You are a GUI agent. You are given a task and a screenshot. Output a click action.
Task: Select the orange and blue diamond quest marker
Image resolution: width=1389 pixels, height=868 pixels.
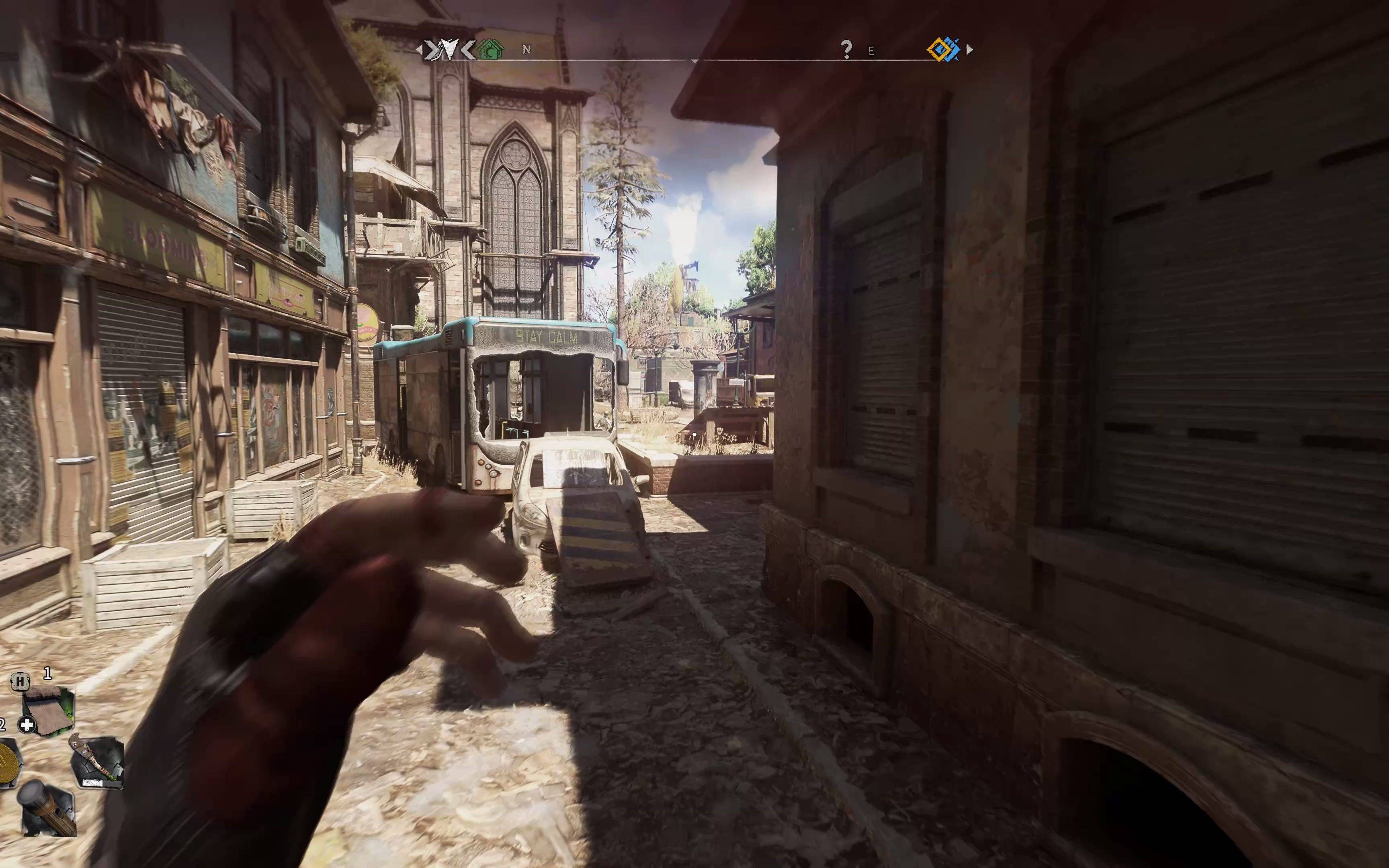pos(943,49)
